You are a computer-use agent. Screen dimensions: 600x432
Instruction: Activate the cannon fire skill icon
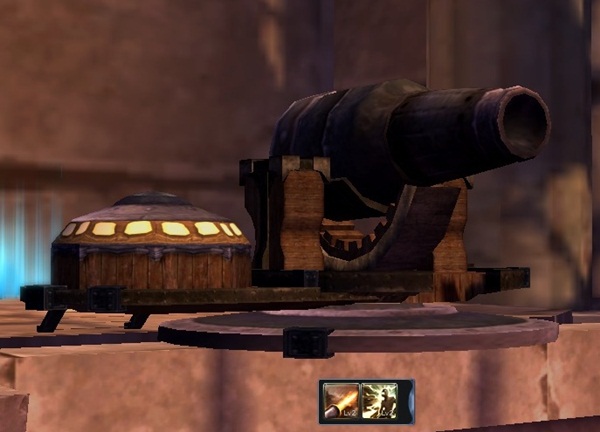341,401
